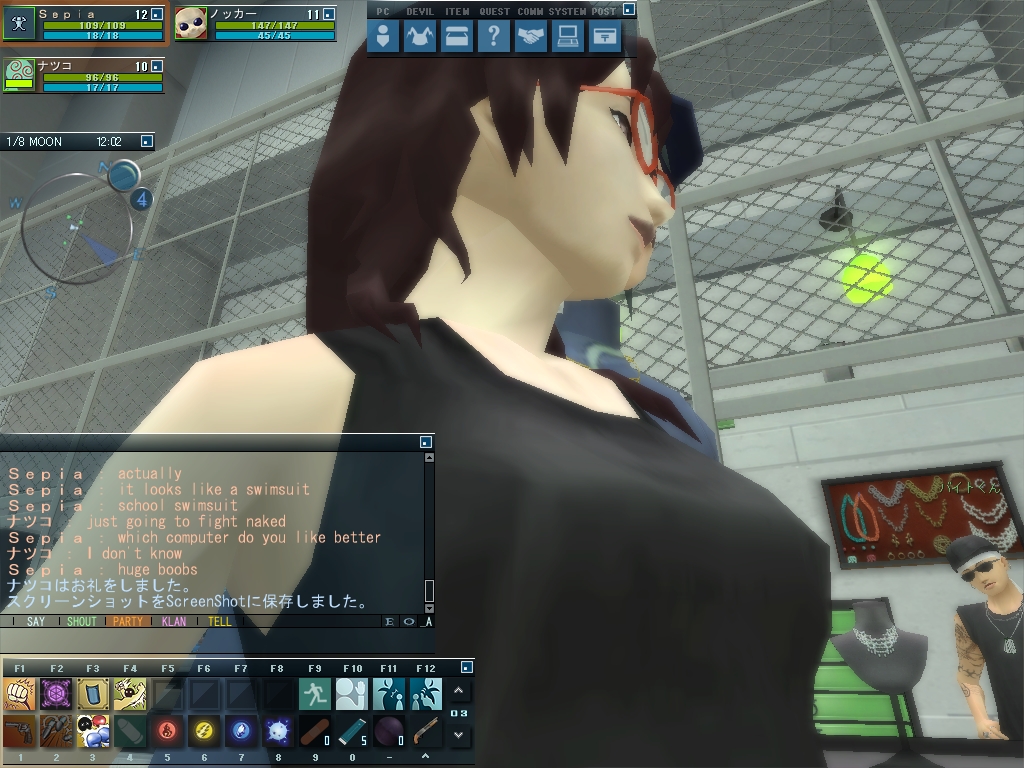The width and height of the screenshot is (1024, 768).
Task: Open the SYSTEM laptop menu
Action: click(x=568, y=37)
